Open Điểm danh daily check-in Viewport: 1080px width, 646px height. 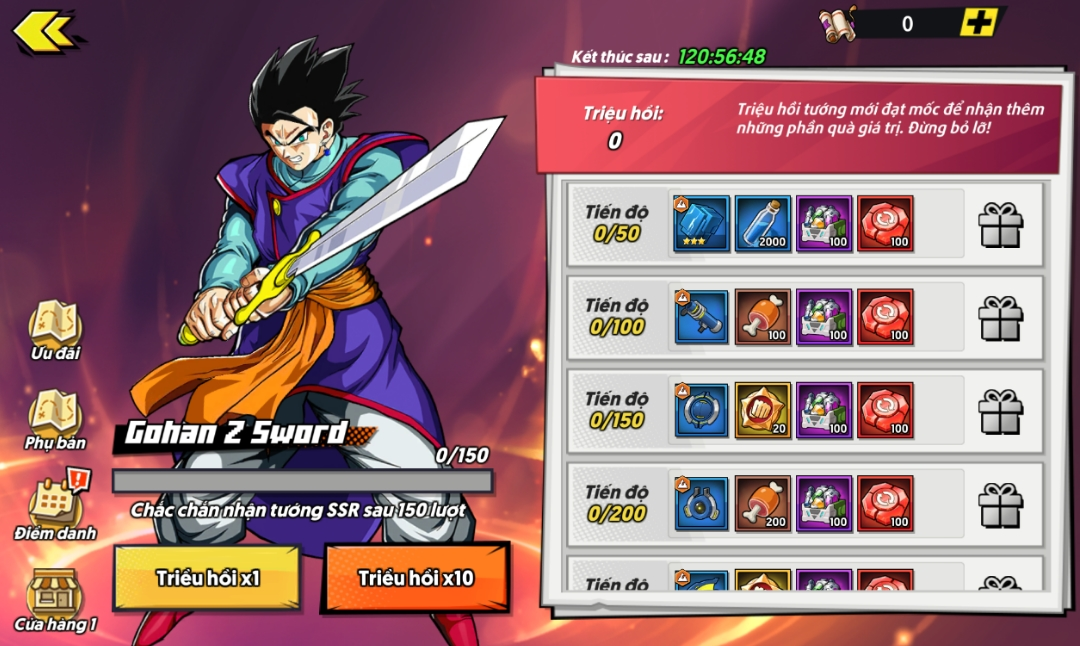[55, 508]
